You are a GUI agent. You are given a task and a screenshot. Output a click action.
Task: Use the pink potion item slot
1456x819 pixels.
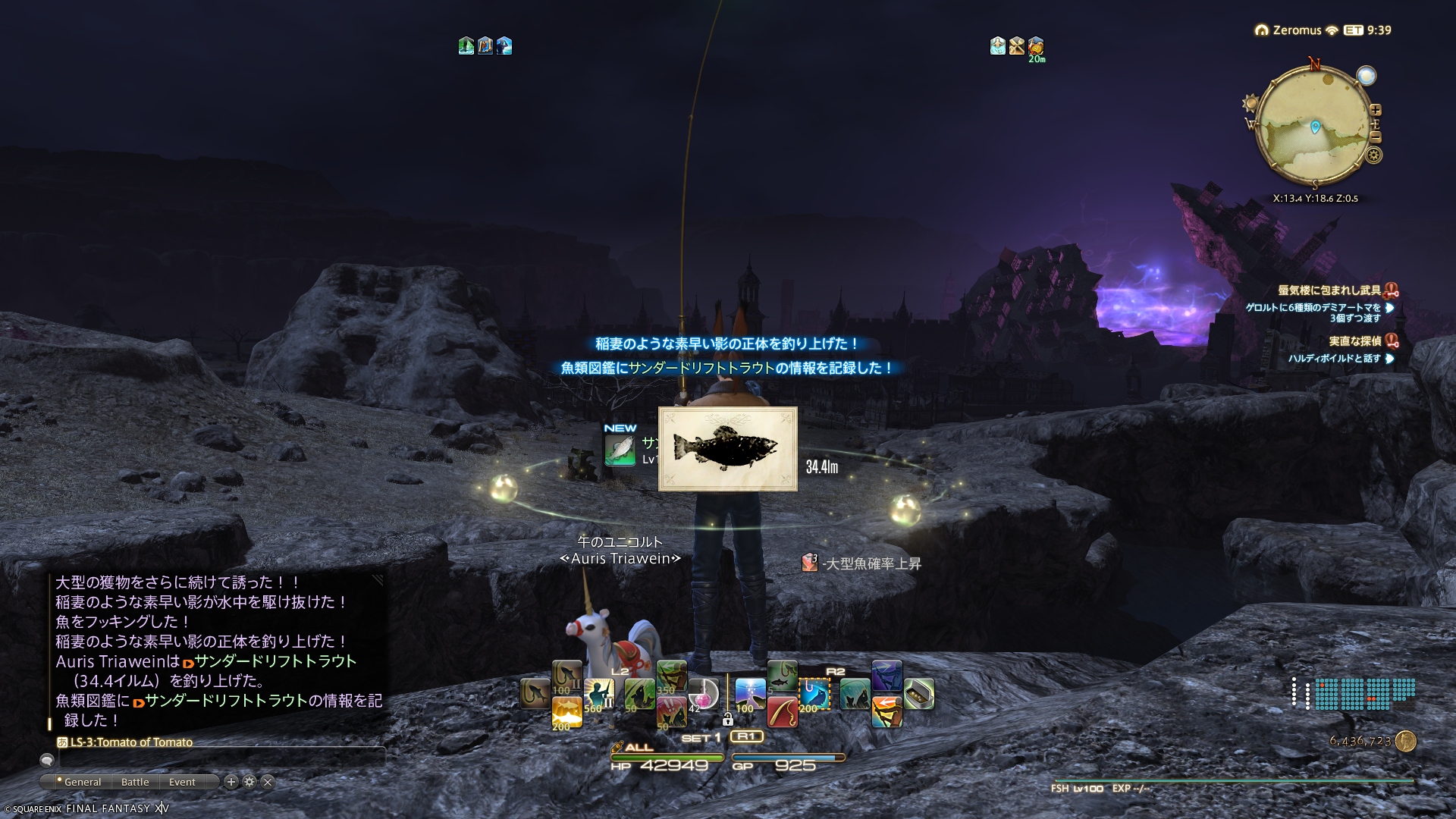coord(702,694)
